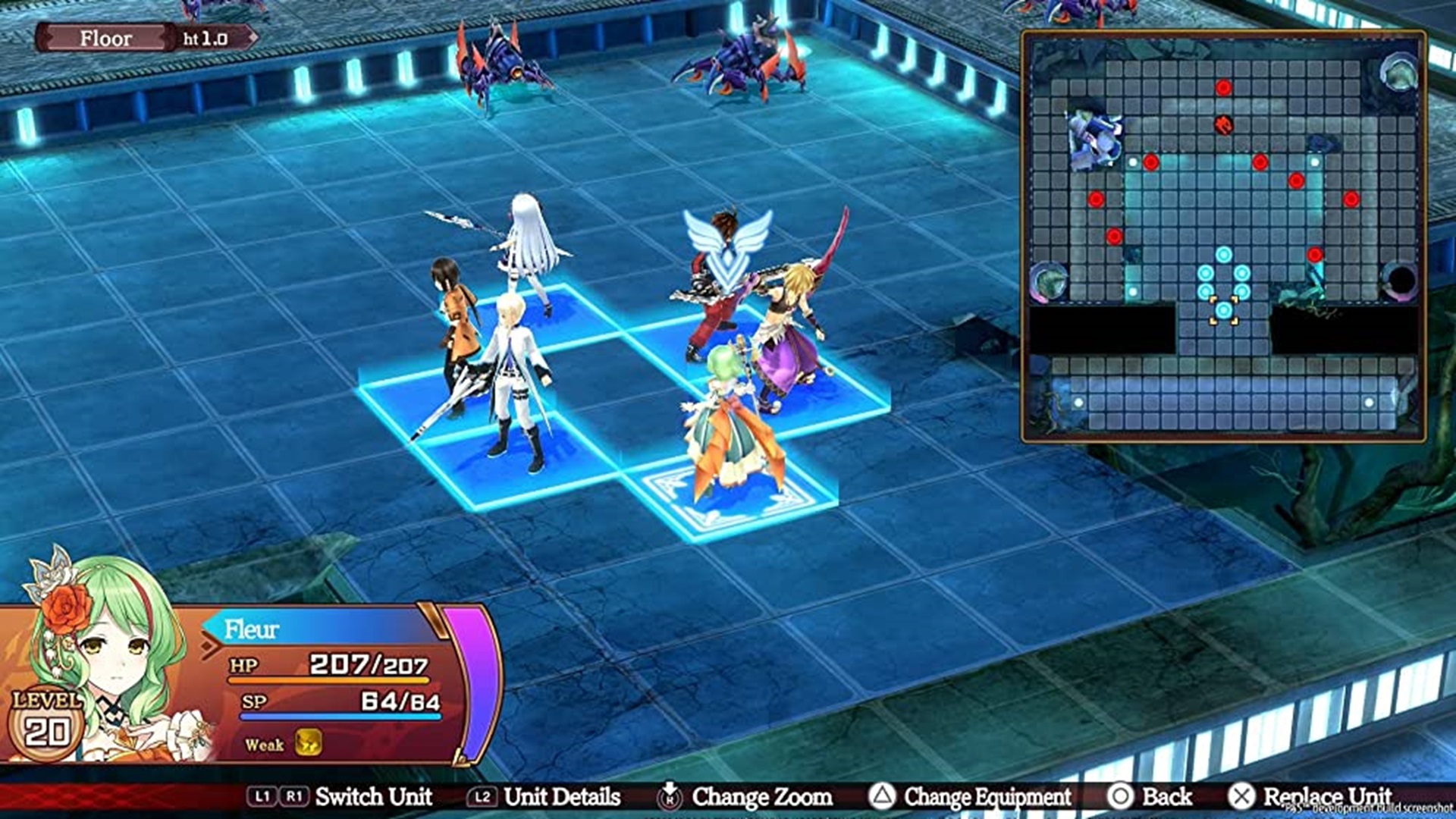1456x819 pixels.
Task: Click the tactical minimap
Action: [x=1222, y=237]
